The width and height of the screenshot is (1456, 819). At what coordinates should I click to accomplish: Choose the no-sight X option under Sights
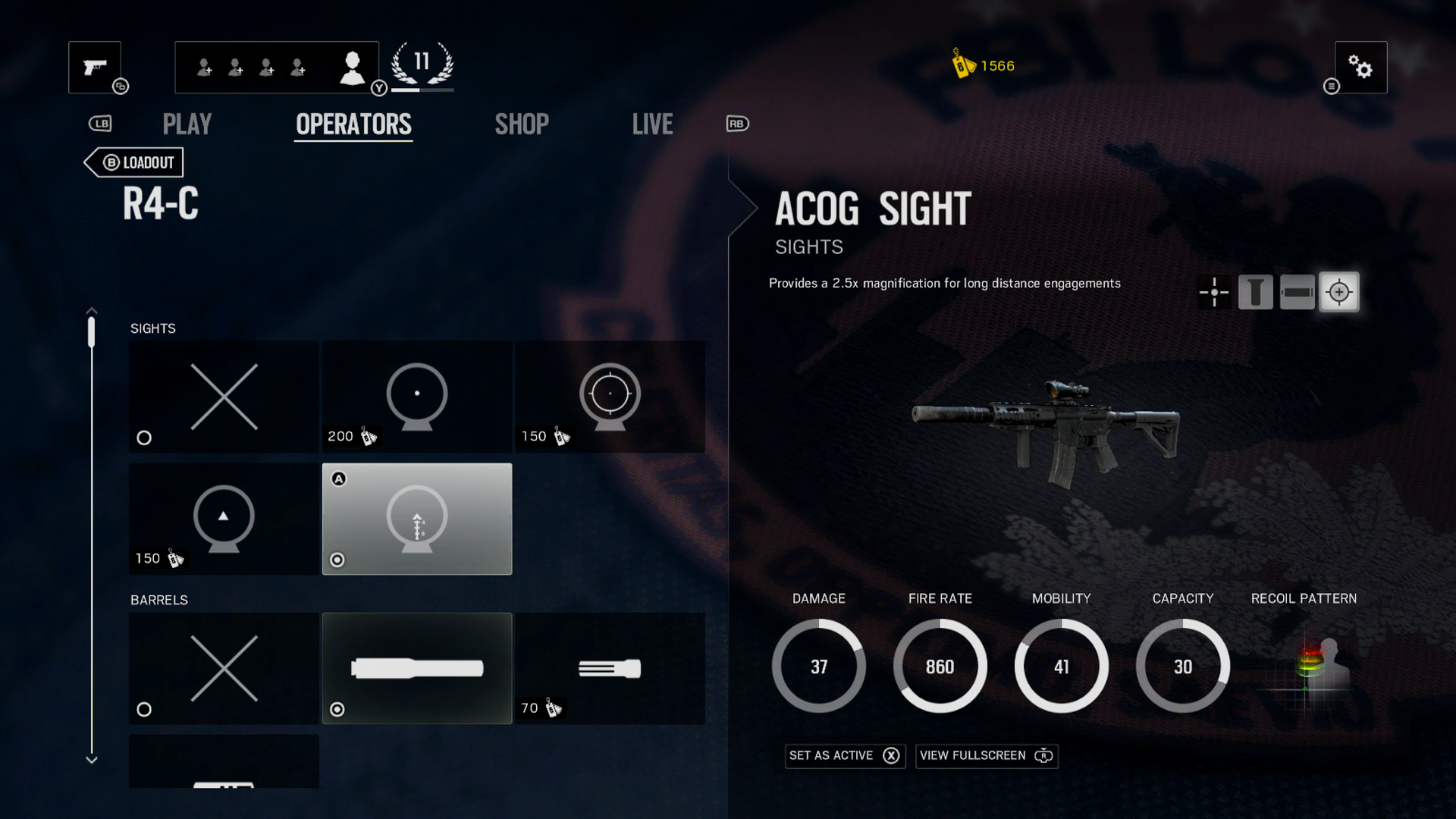tap(224, 397)
